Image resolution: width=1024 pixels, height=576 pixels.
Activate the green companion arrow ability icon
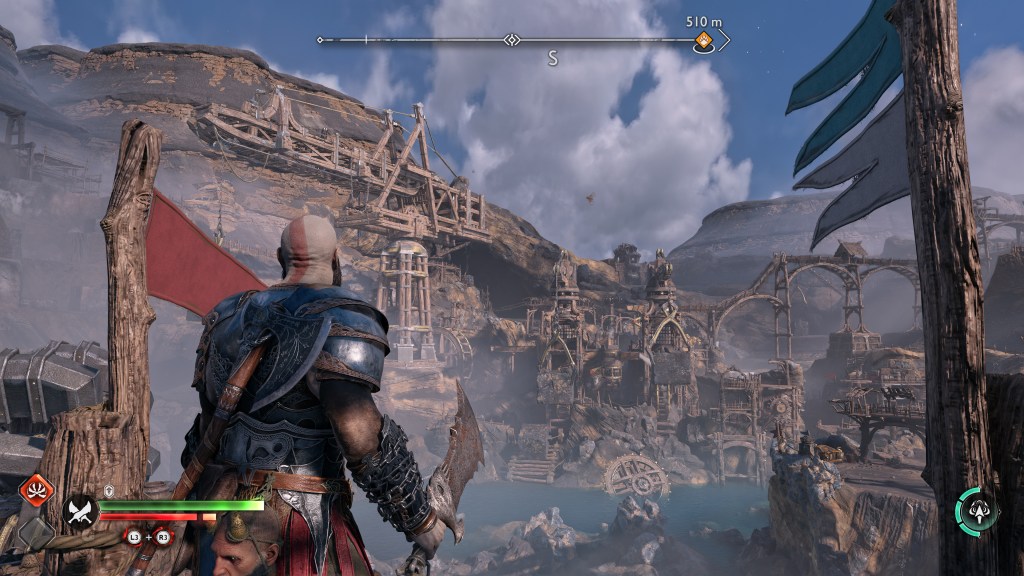tap(975, 509)
